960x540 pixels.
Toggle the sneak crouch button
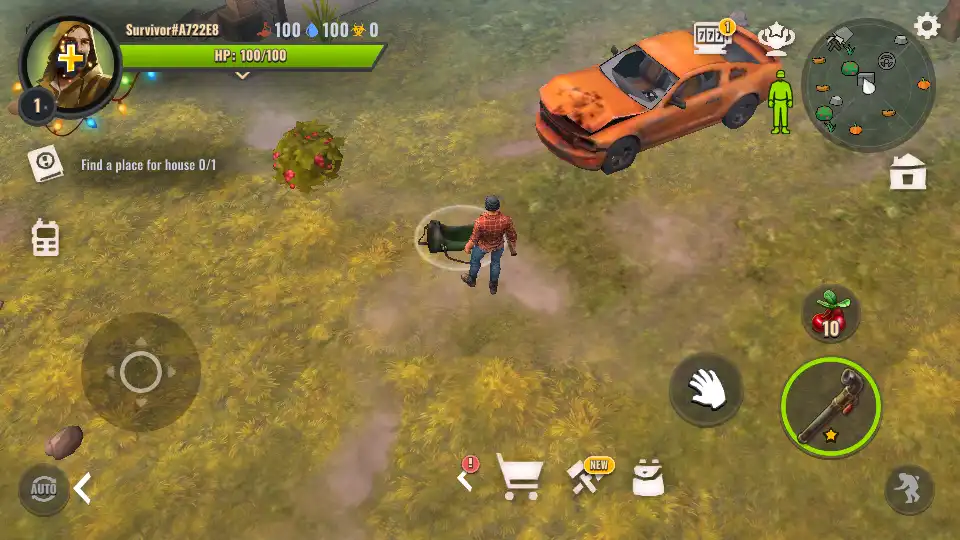910,490
